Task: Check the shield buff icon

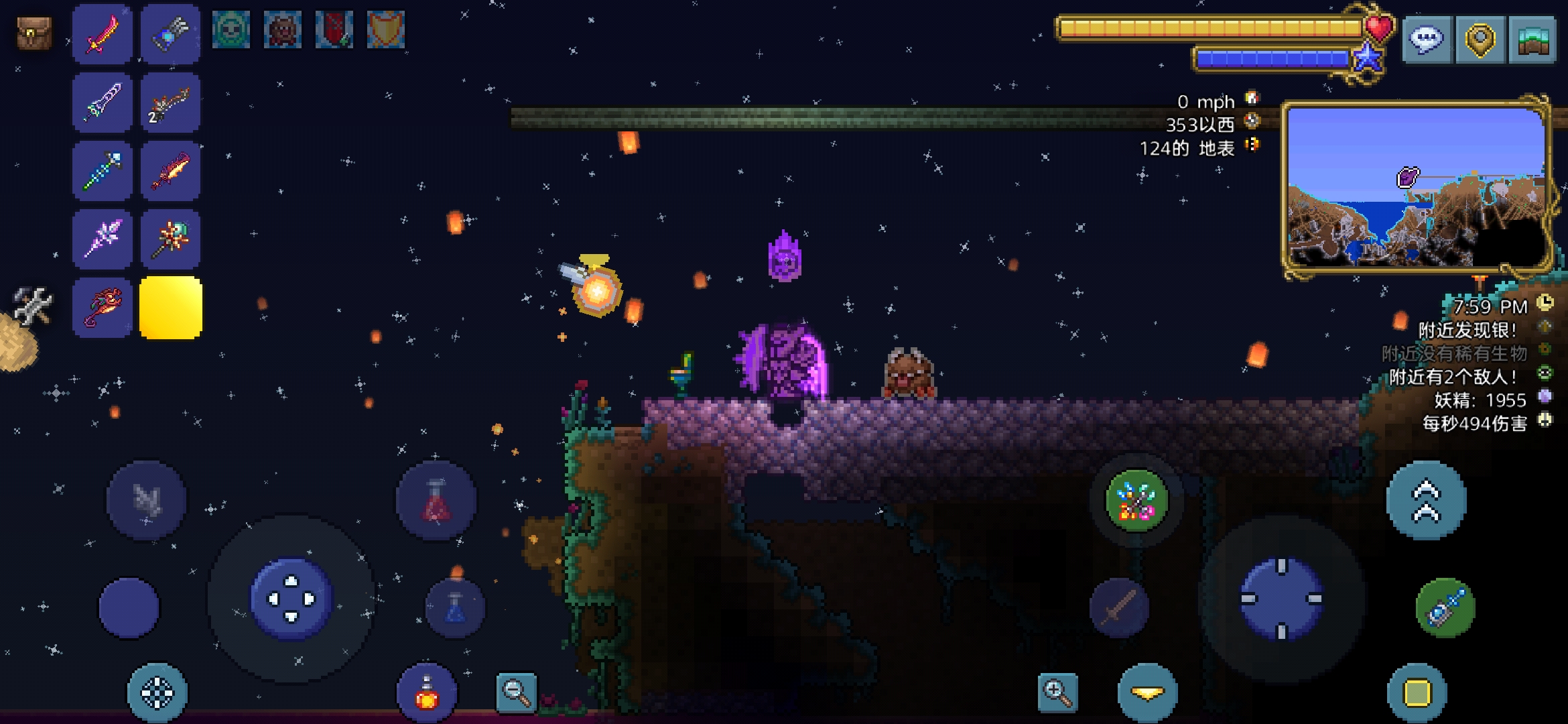Action: click(386, 30)
